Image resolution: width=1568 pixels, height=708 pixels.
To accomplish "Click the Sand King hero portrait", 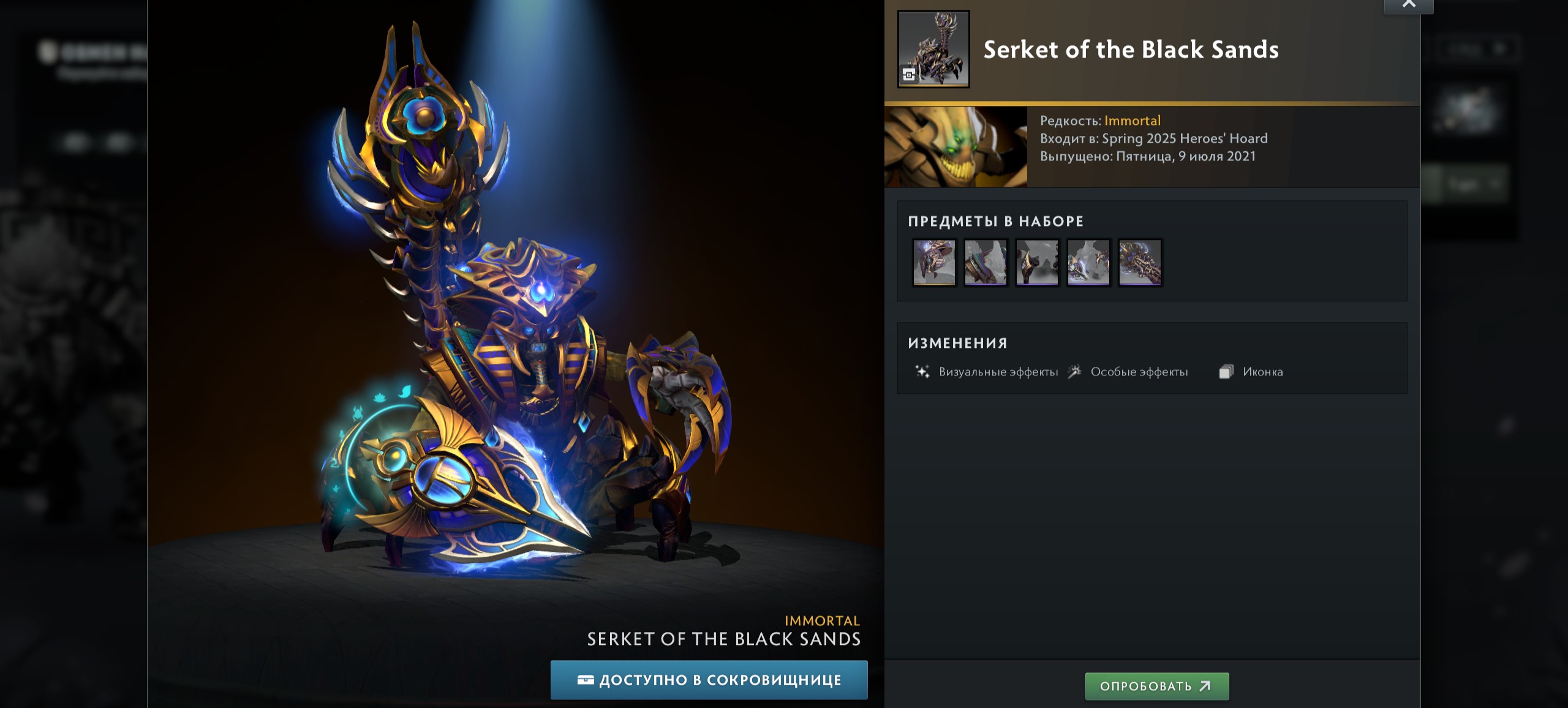I will click(x=956, y=147).
